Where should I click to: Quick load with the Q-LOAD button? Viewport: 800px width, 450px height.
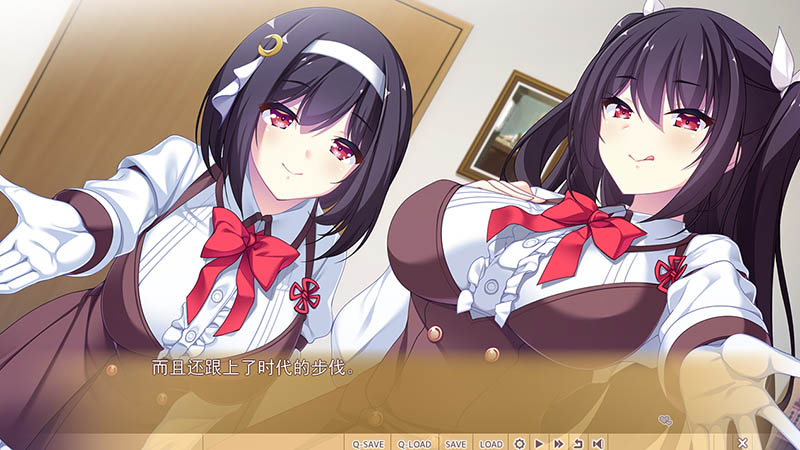(415, 443)
